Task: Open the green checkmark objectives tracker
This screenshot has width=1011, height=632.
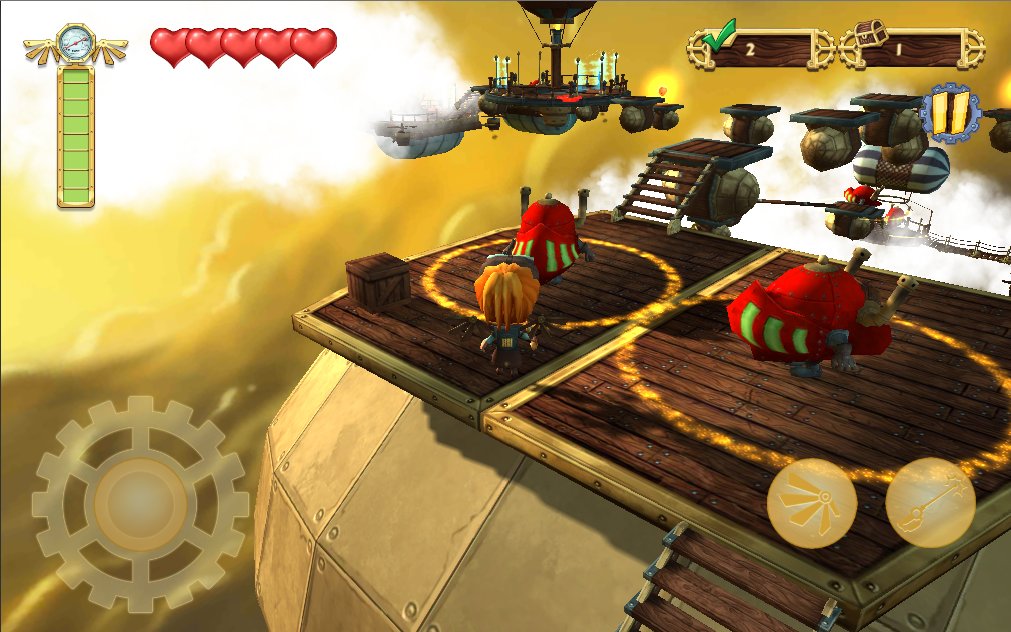Action: [x=760, y=46]
